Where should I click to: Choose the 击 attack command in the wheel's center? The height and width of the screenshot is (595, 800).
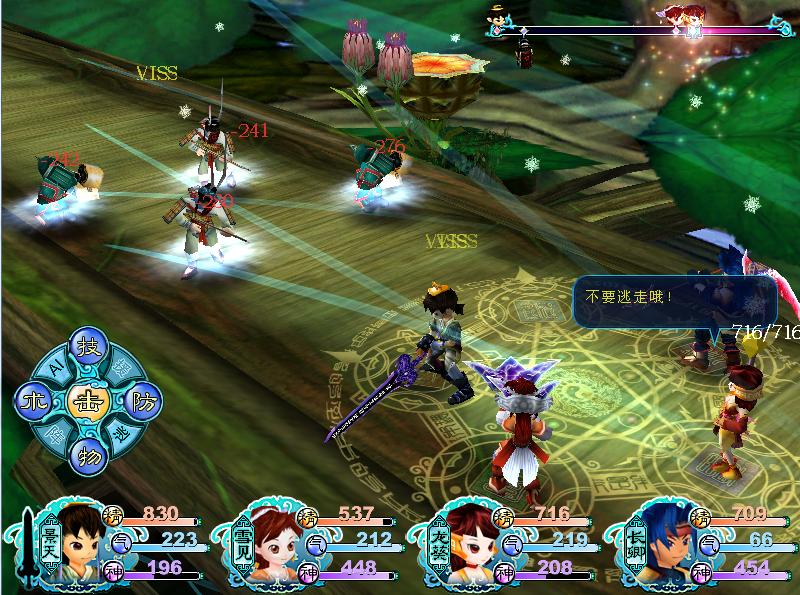[x=84, y=400]
